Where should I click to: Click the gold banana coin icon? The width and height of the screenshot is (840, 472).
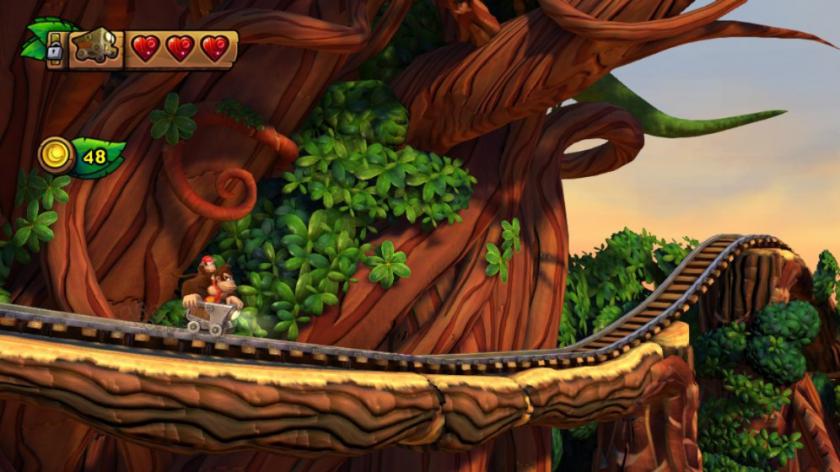pos(55,156)
